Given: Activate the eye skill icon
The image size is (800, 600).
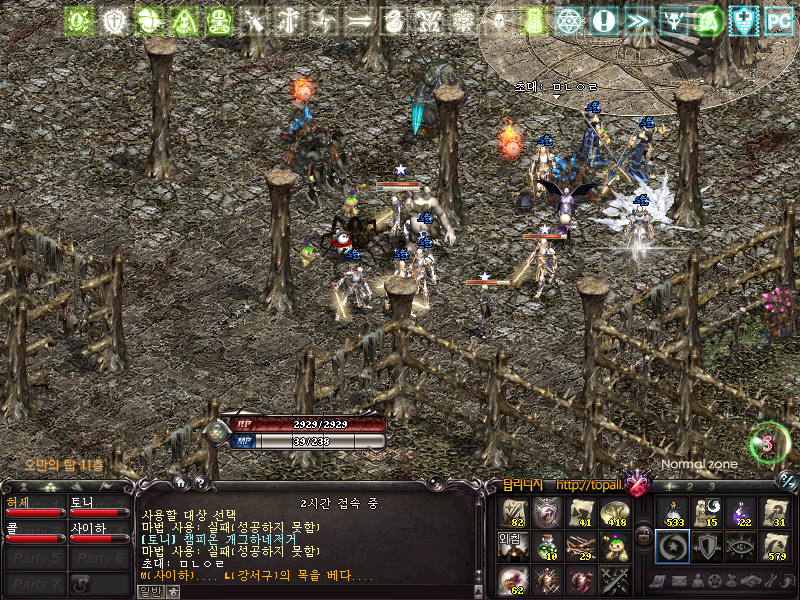Looking at the screenshot, I should point(742,546).
